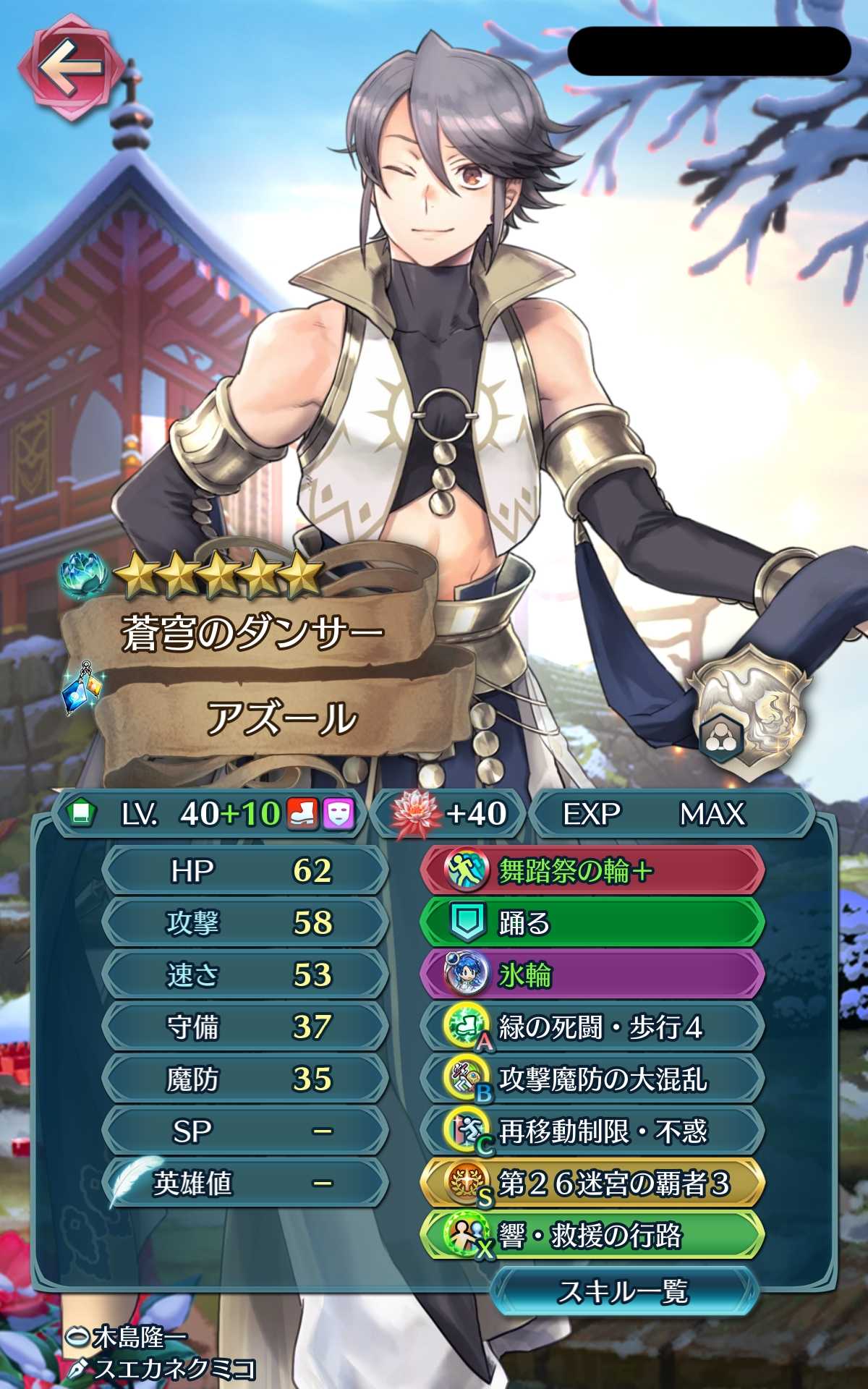Show the 魔防 resistance stat details
Viewport: 868px width, 1389px height.
246,1079
